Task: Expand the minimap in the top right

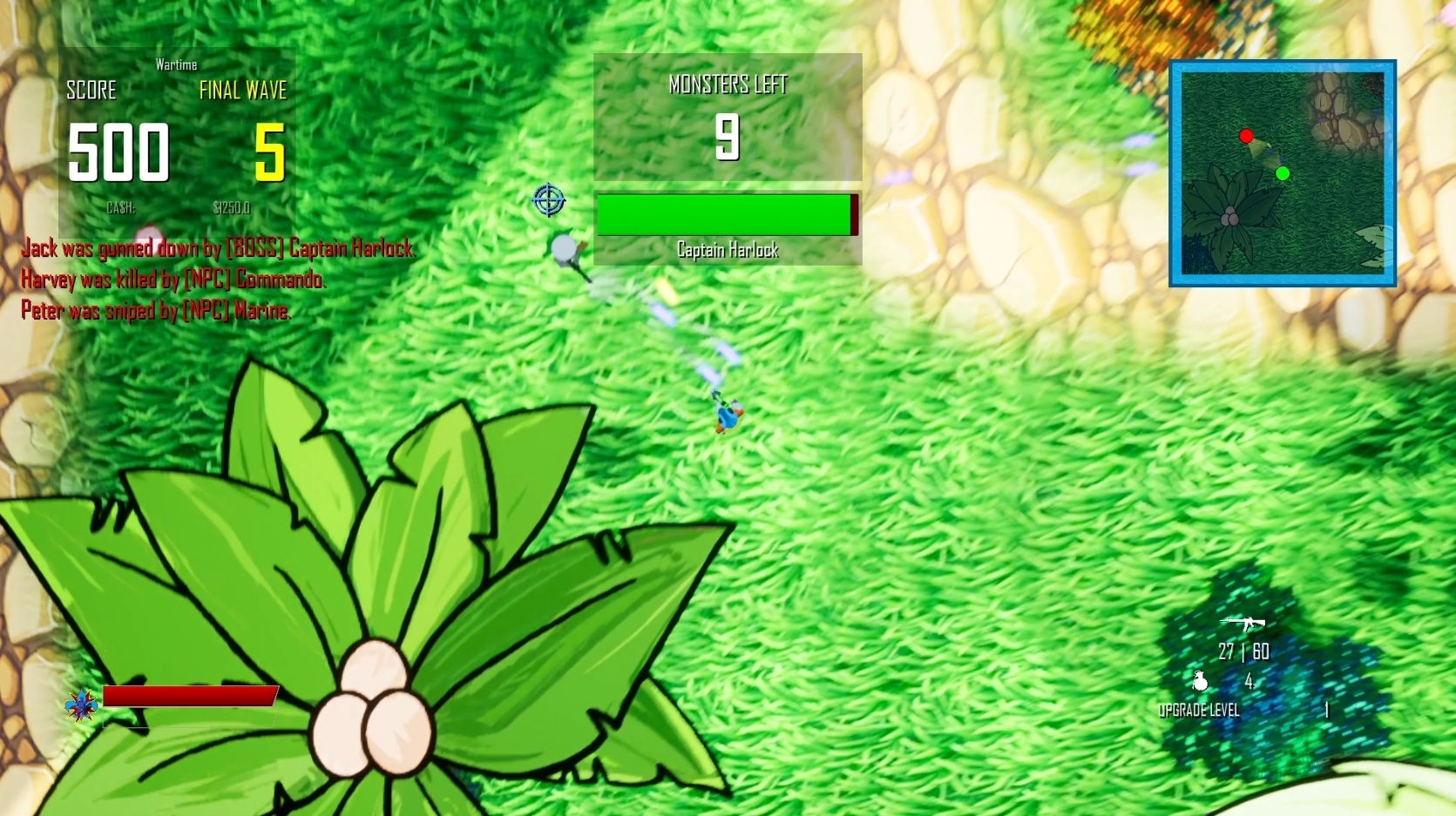Action: (x=1283, y=172)
